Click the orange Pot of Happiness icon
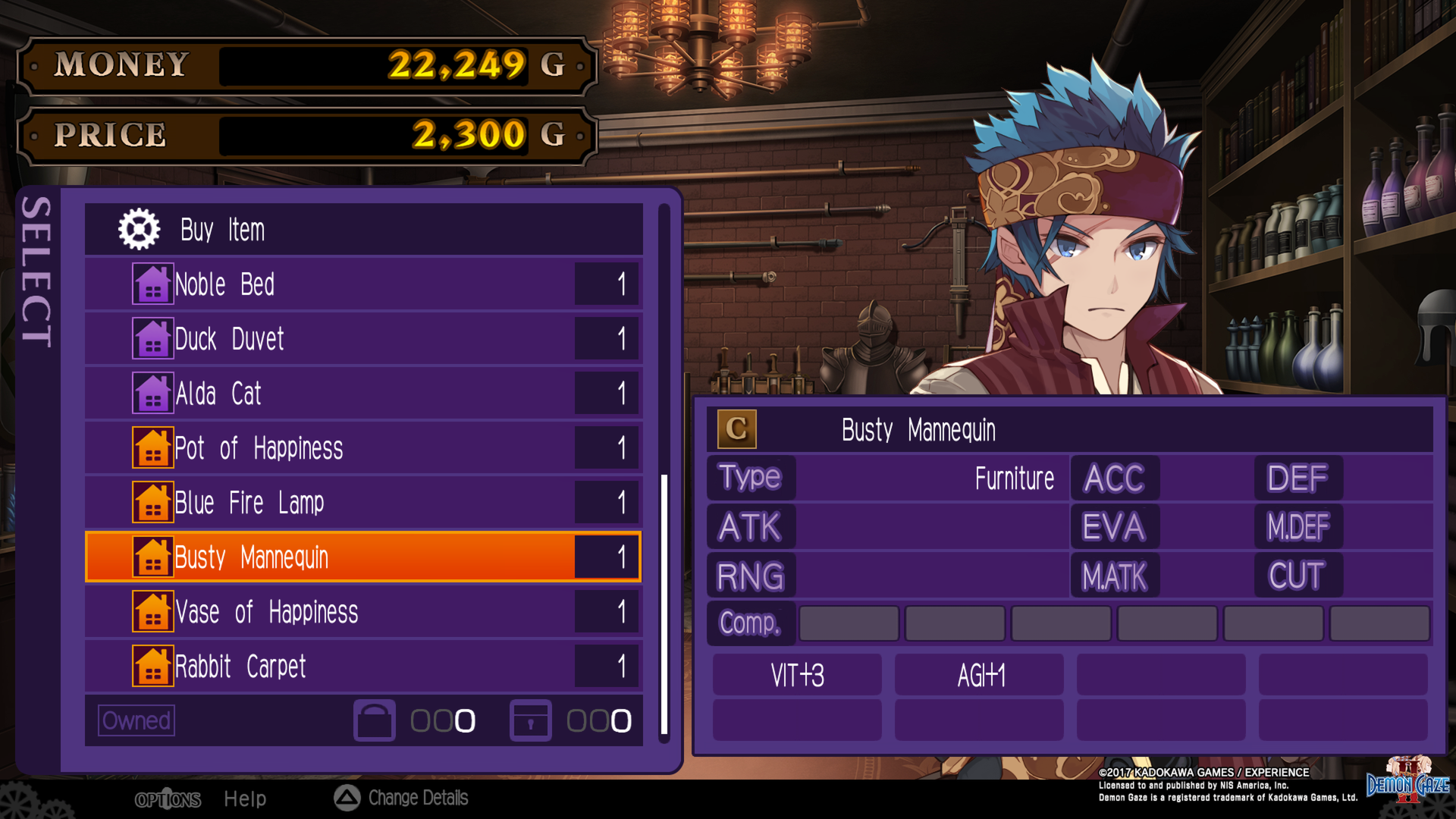1456x819 pixels. 153,447
